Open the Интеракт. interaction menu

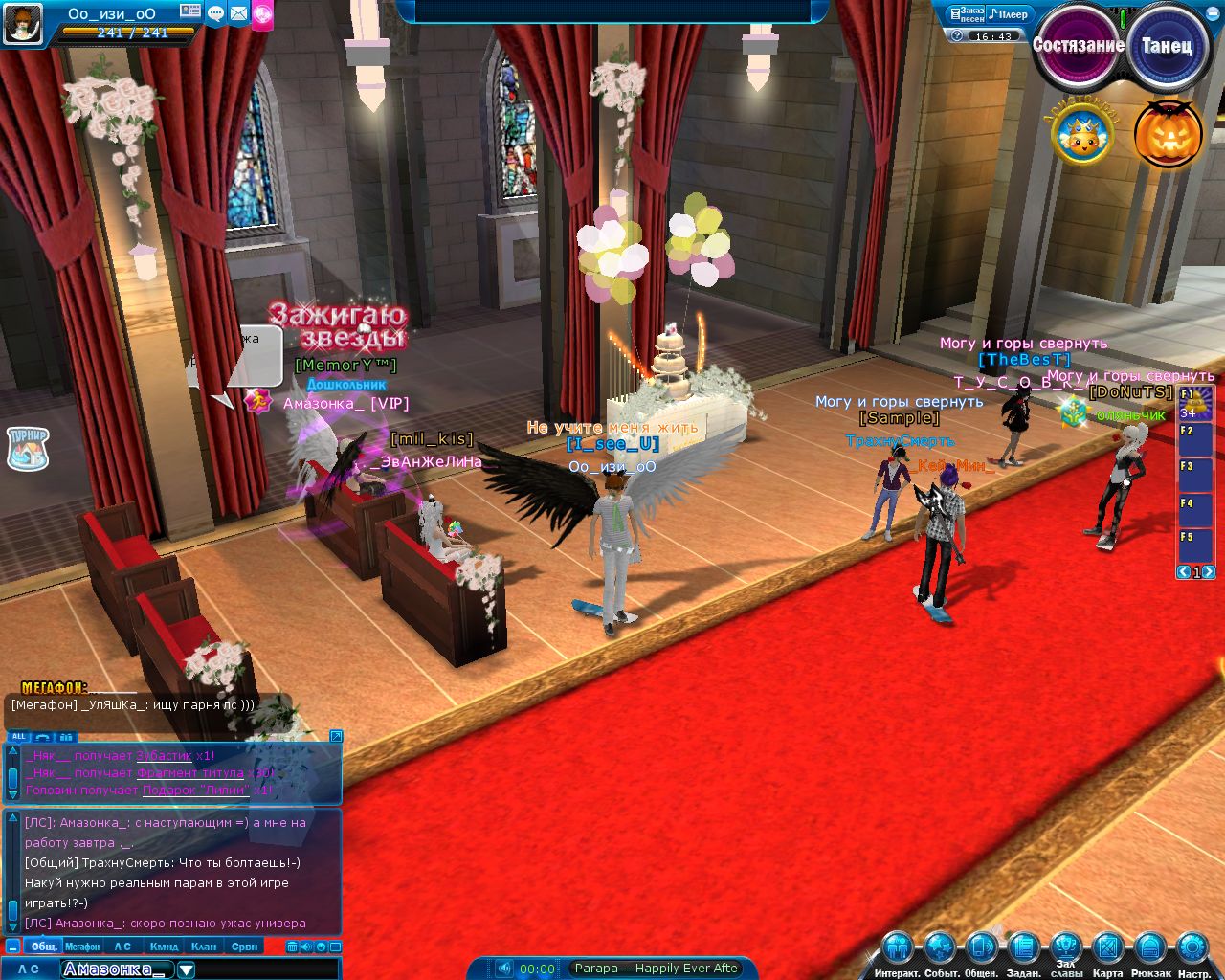coord(898,949)
